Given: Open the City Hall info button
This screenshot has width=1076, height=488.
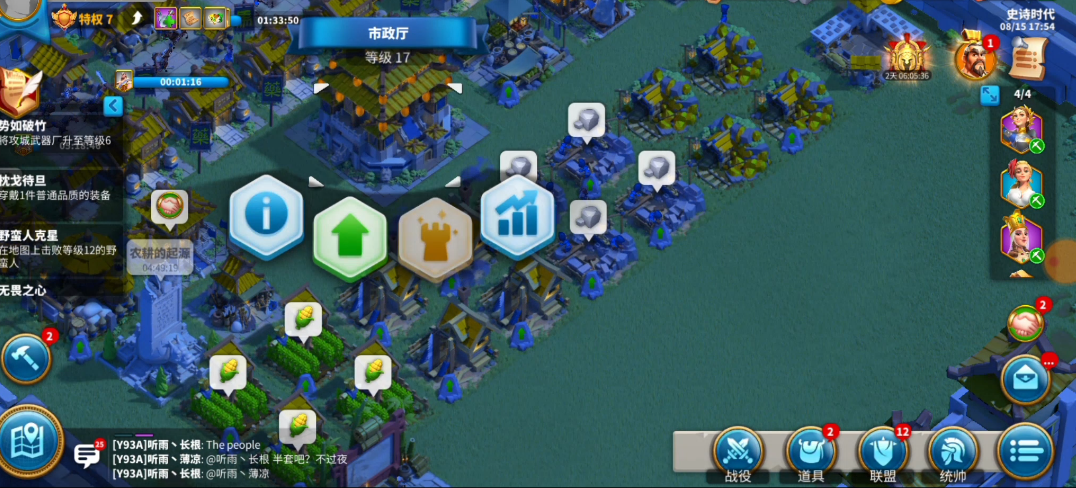Looking at the screenshot, I should [266, 214].
